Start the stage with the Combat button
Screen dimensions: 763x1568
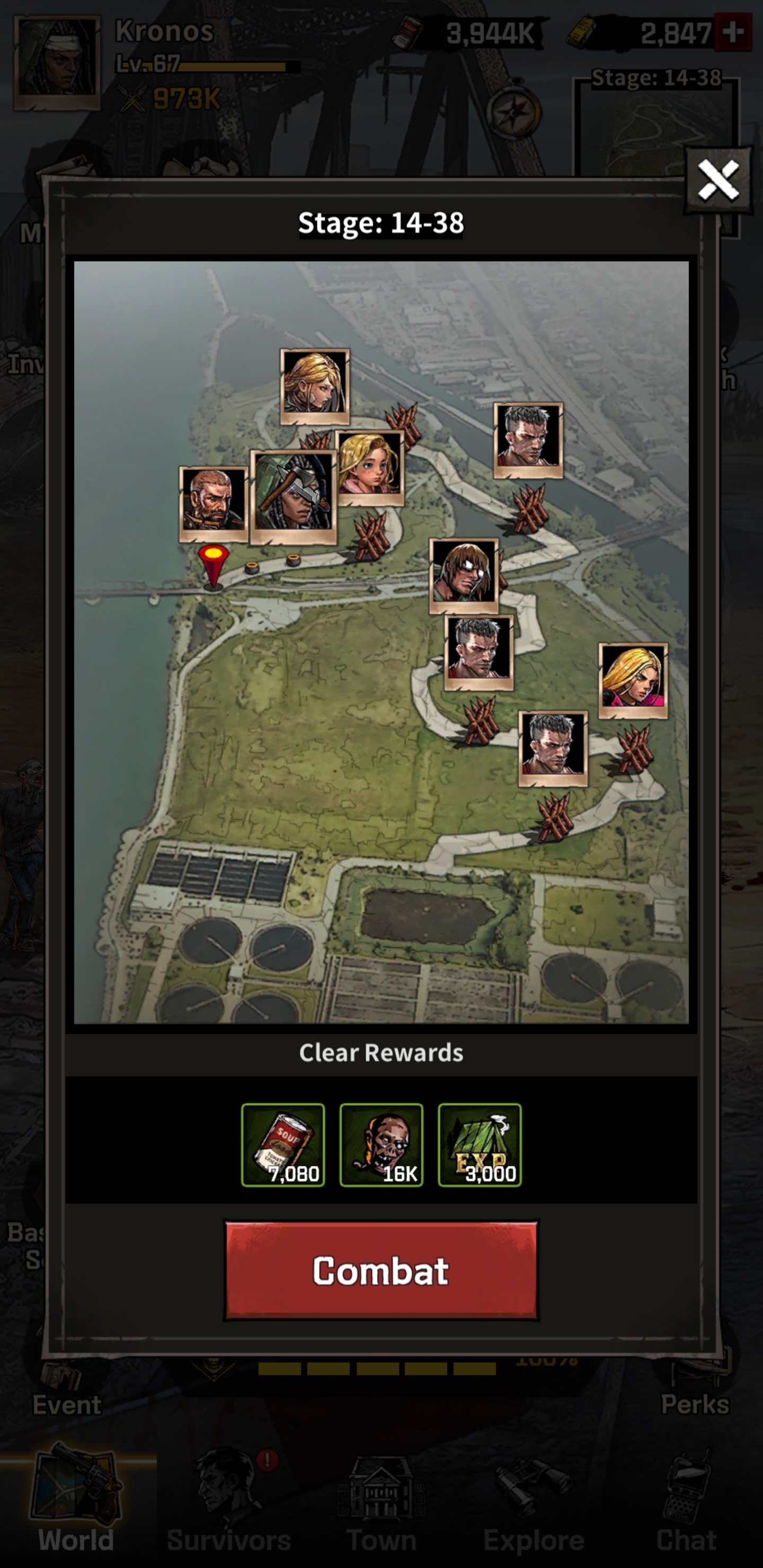tap(380, 1270)
